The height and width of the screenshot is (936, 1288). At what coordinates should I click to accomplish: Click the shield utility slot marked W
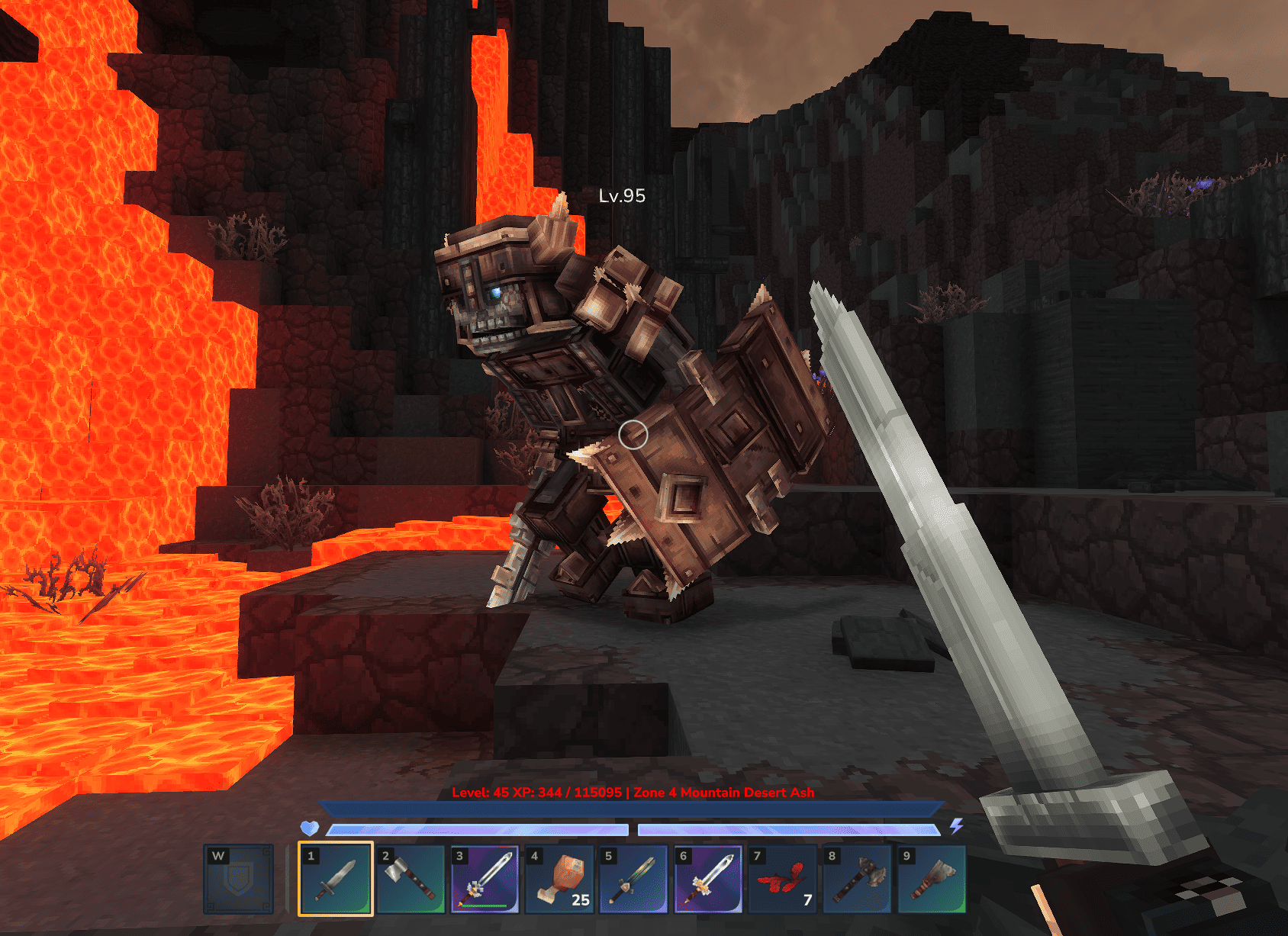(239, 879)
